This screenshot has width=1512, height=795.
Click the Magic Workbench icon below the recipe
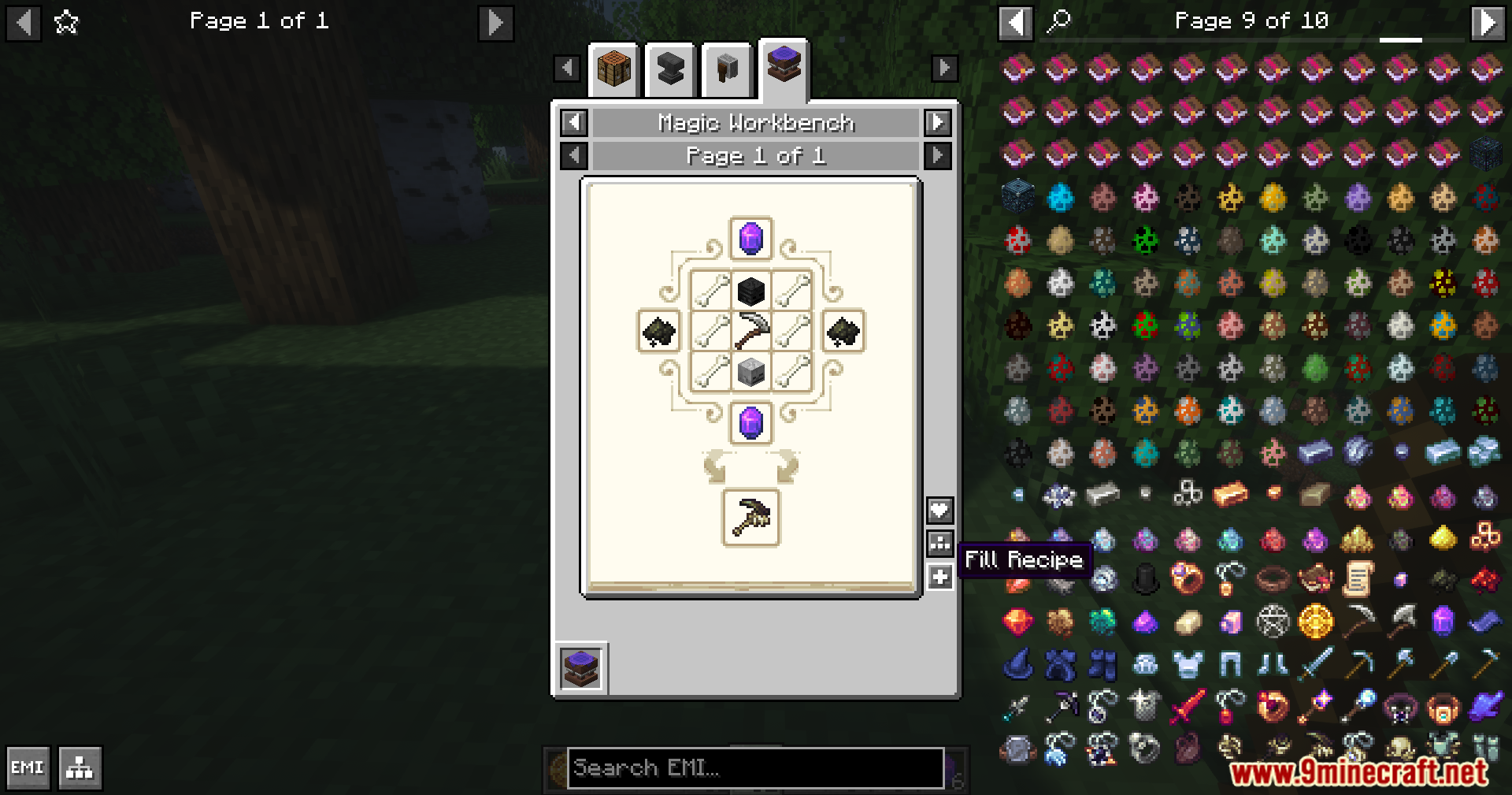click(x=582, y=667)
